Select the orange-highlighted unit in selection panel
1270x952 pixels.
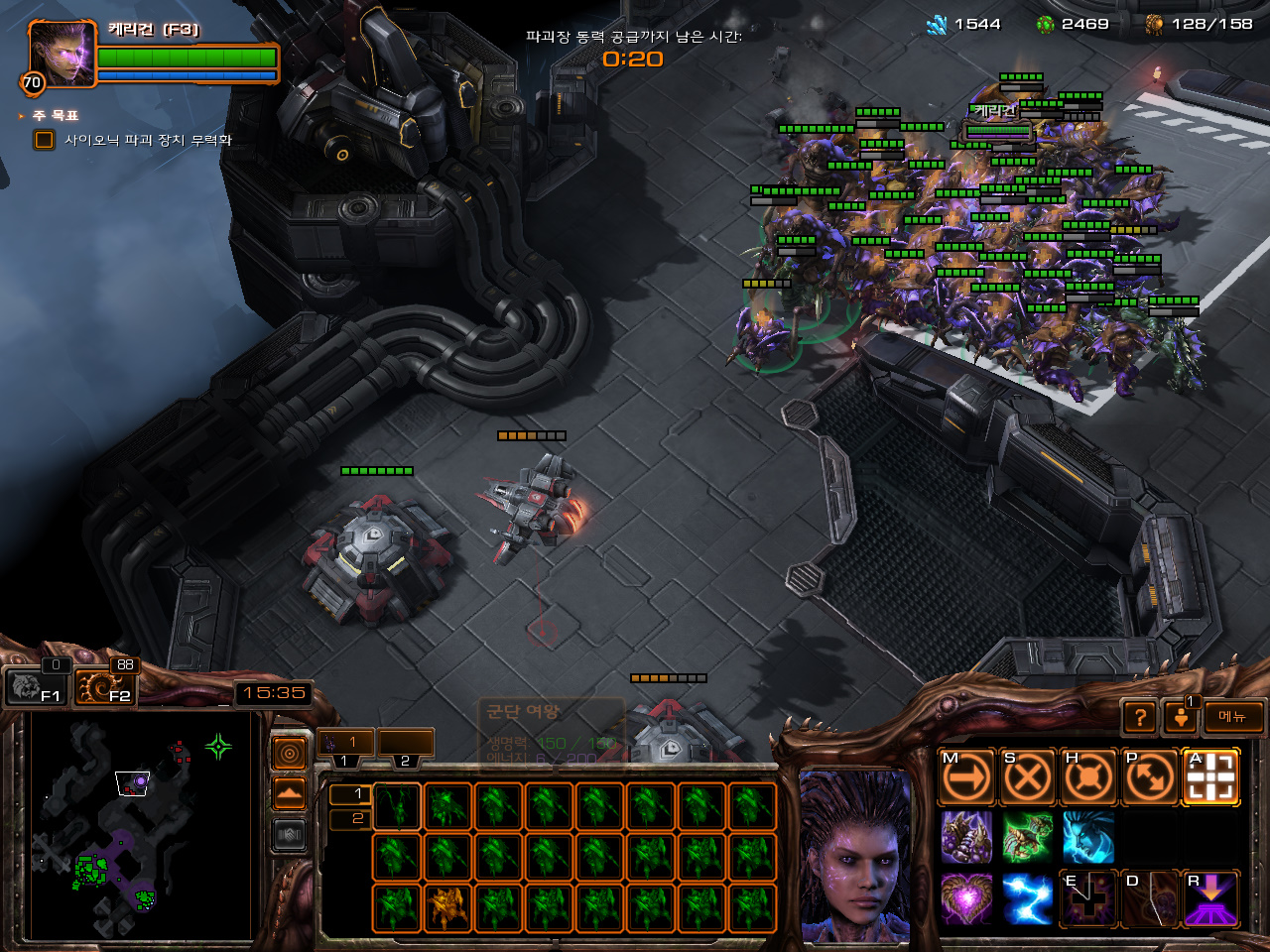pyautogui.click(x=446, y=906)
